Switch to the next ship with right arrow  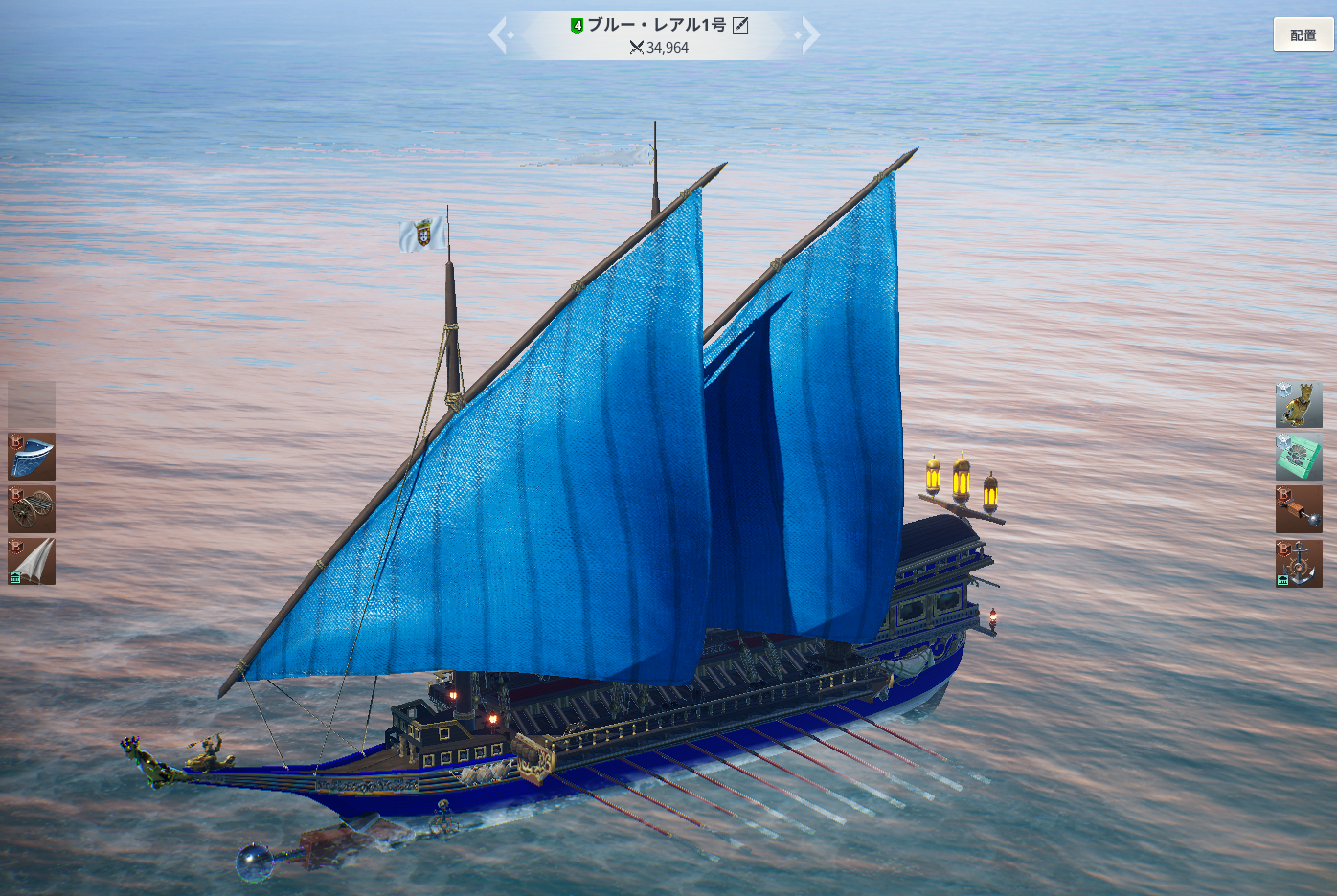pos(809,35)
